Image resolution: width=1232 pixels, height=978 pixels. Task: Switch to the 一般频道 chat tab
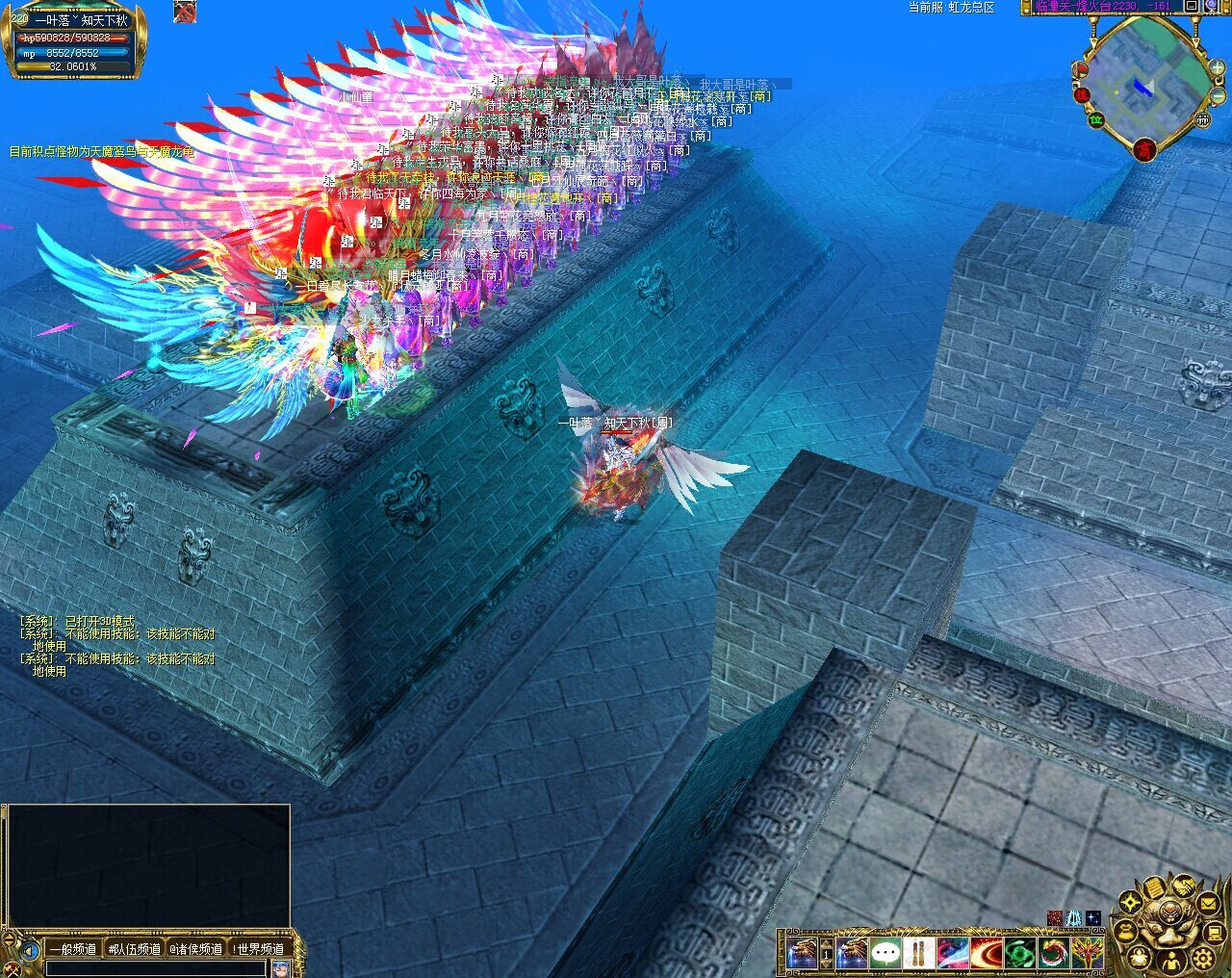(73, 949)
